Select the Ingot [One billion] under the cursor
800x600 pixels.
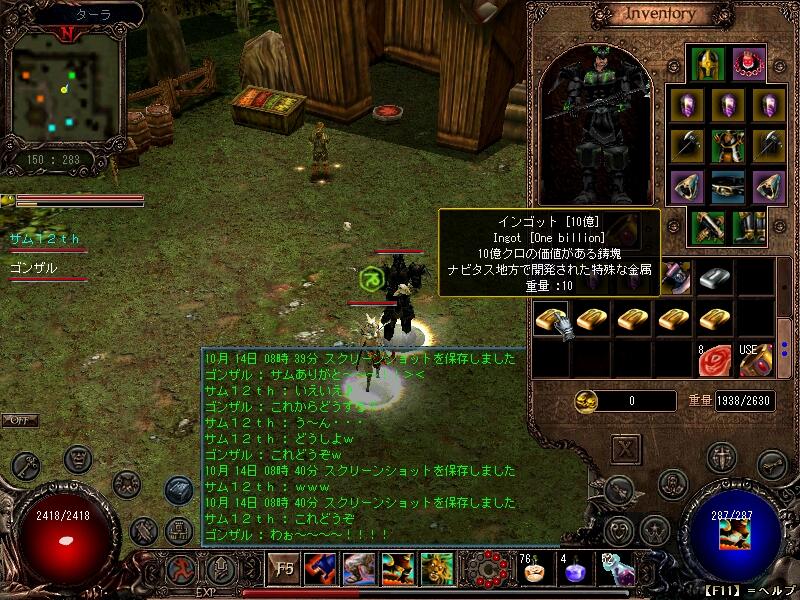coord(550,319)
